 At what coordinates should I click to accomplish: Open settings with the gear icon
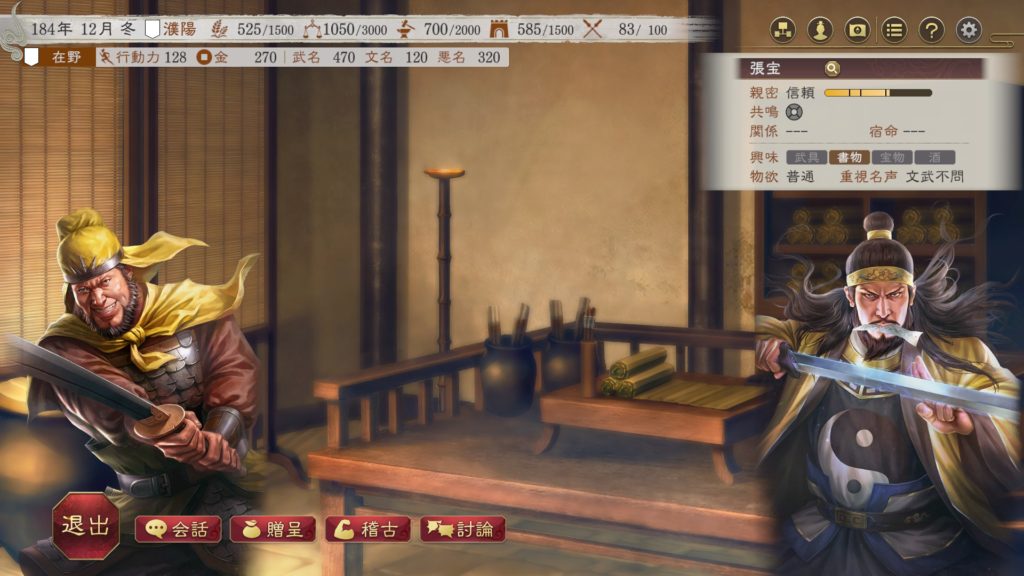point(968,30)
